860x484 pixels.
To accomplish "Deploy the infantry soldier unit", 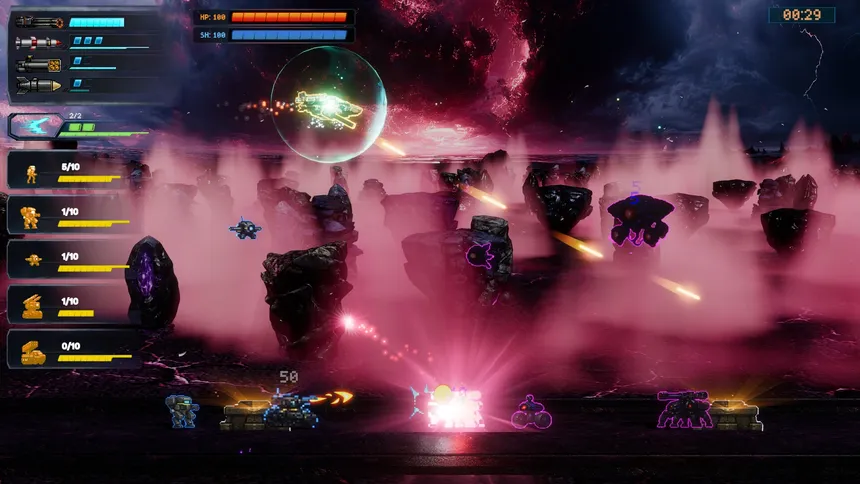I will tap(32, 173).
